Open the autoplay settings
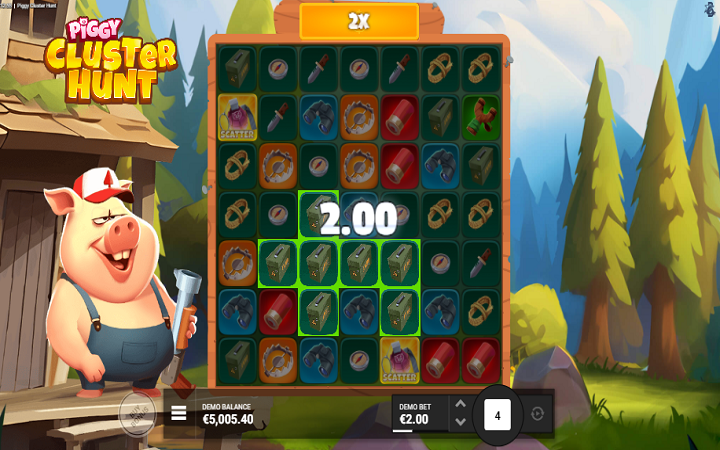The width and height of the screenshot is (720, 450). (538, 413)
